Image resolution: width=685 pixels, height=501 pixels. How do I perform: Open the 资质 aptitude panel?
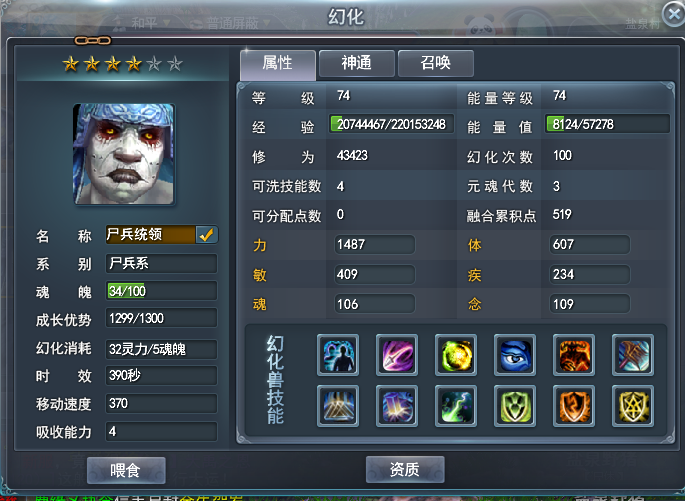point(405,469)
